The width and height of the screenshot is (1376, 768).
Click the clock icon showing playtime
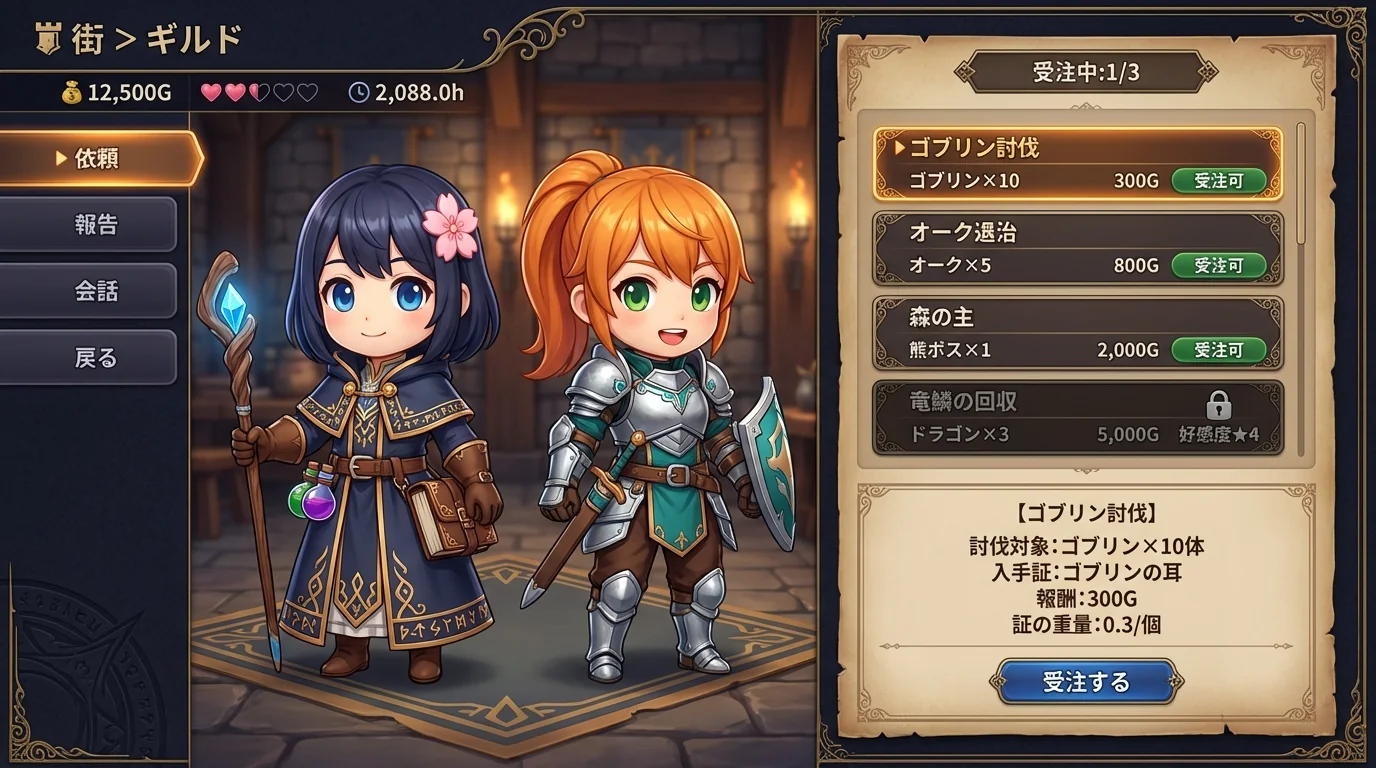click(x=360, y=92)
